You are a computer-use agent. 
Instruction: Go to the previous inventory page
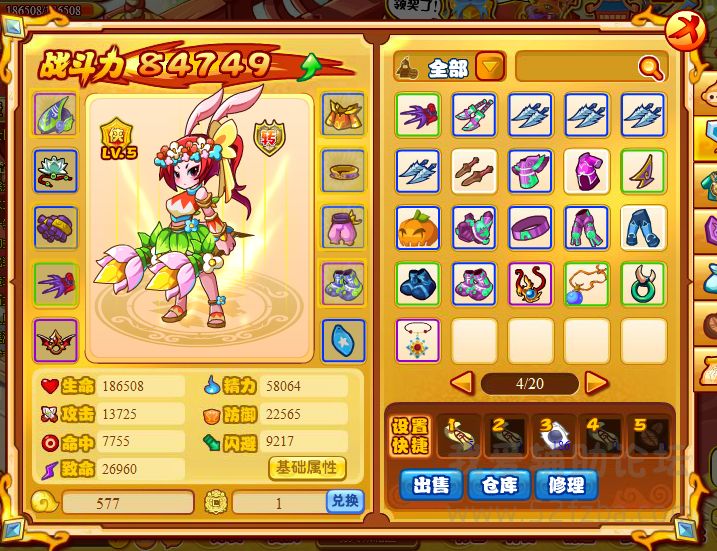point(462,382)
